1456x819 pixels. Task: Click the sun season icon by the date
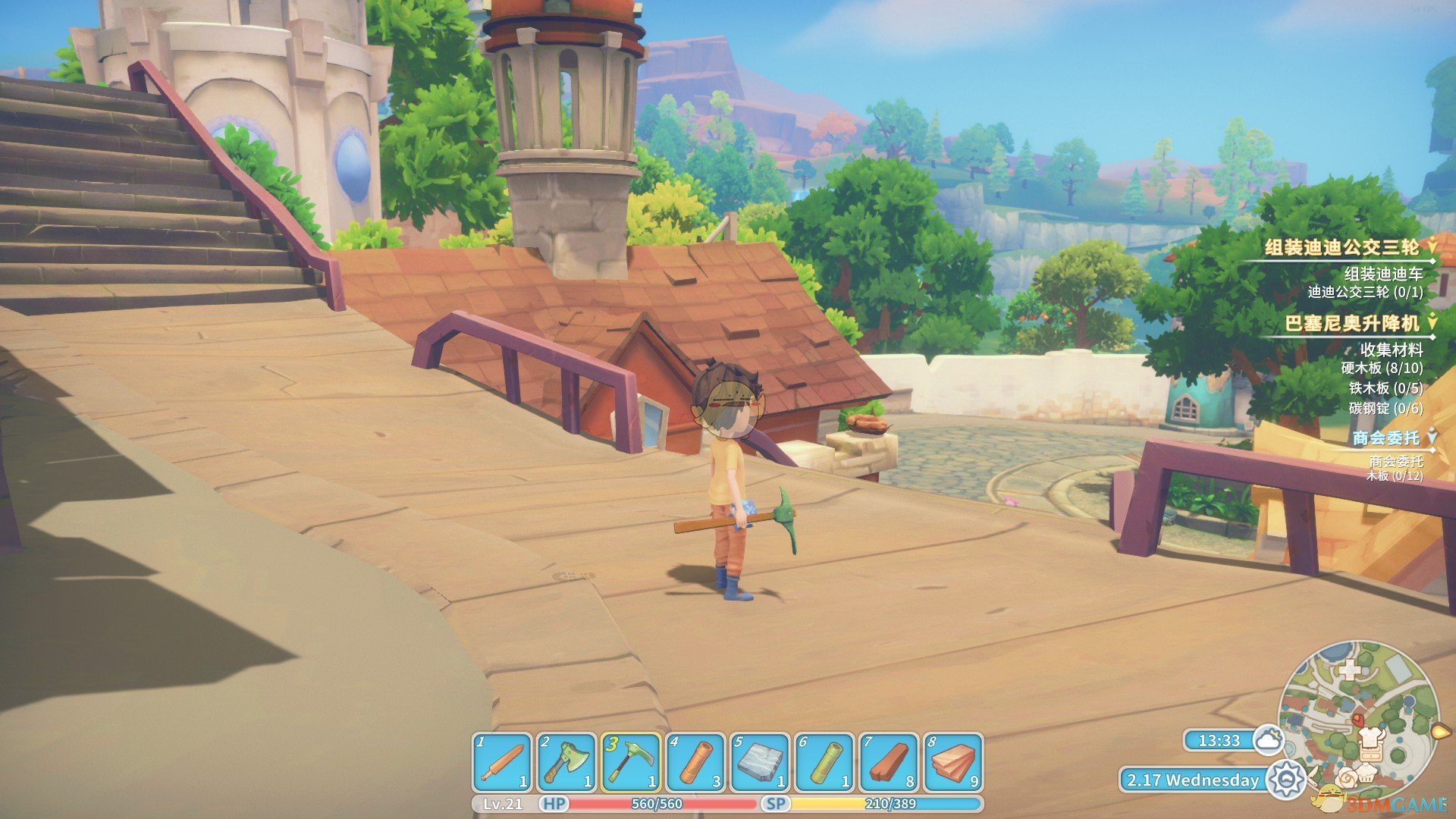1286,780
